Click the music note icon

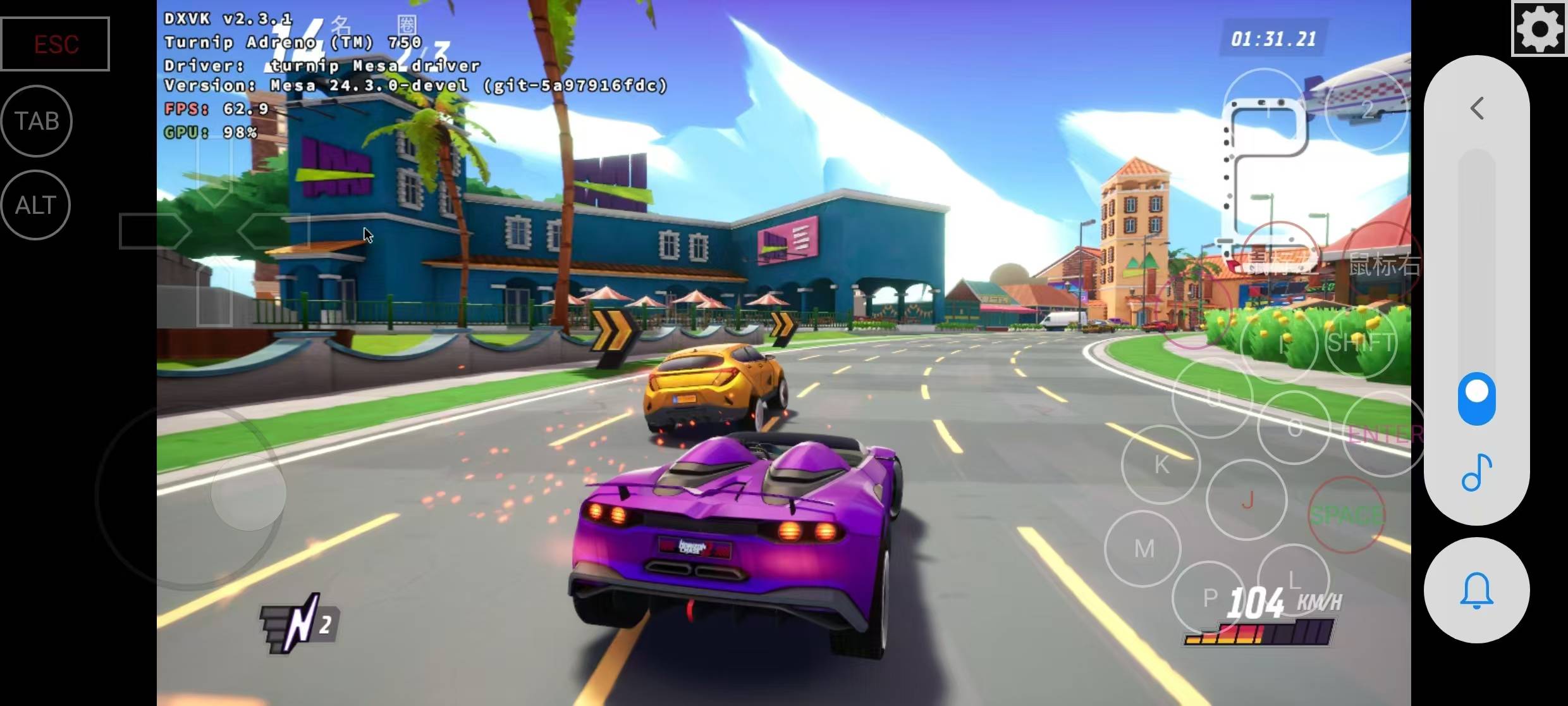click(1477, 473)
